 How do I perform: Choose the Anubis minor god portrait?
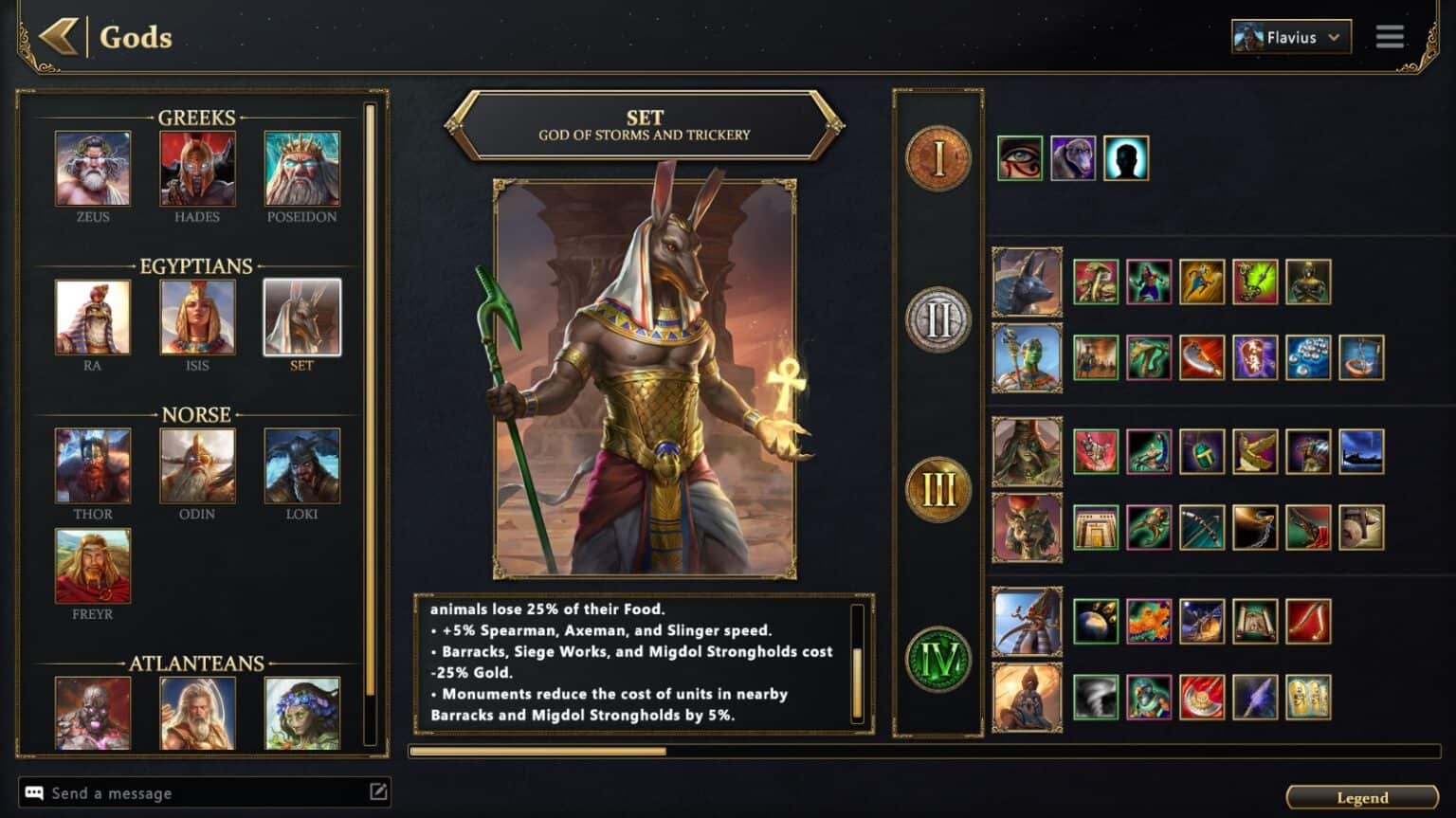click(1027, 282)
